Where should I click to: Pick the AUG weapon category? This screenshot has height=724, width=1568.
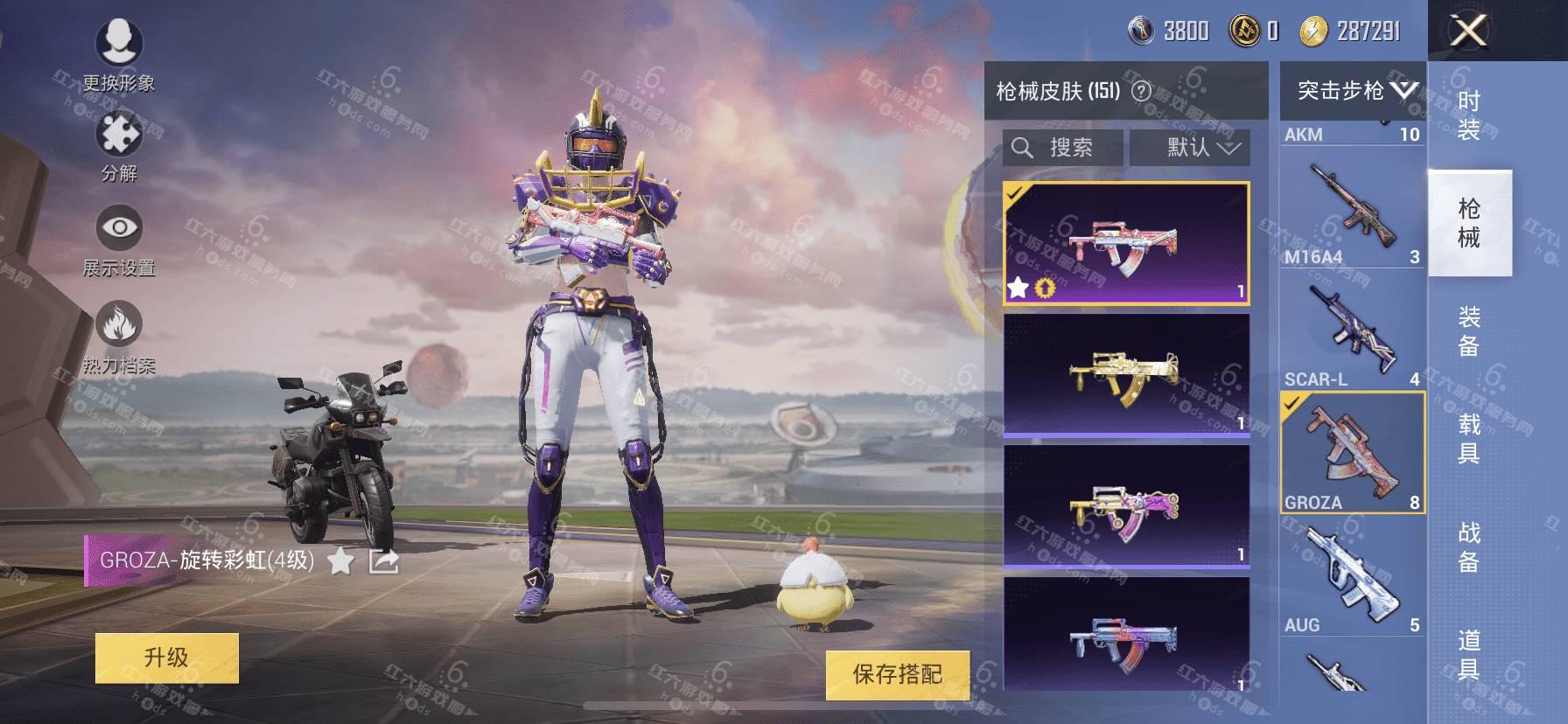[x=1352, y=577]
